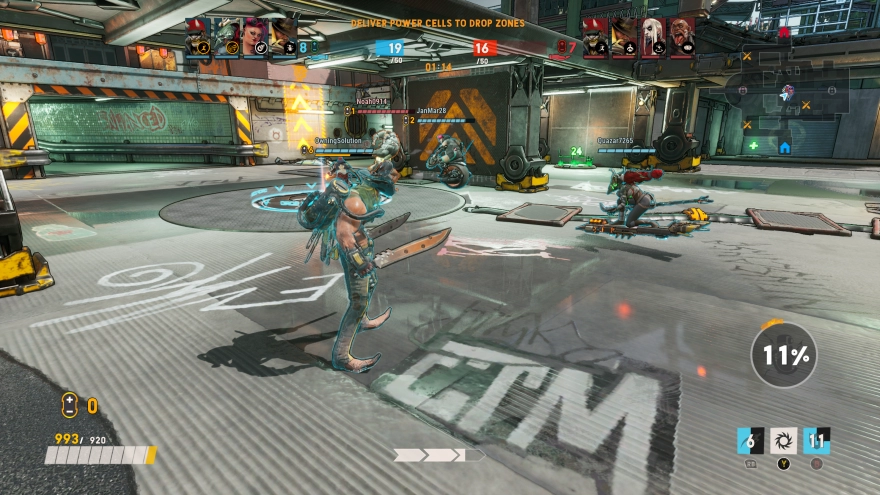This screenshot has width=880, height=495.
Task: Activate the ultimate charge circle showing 11%
Action: (784, 354)
